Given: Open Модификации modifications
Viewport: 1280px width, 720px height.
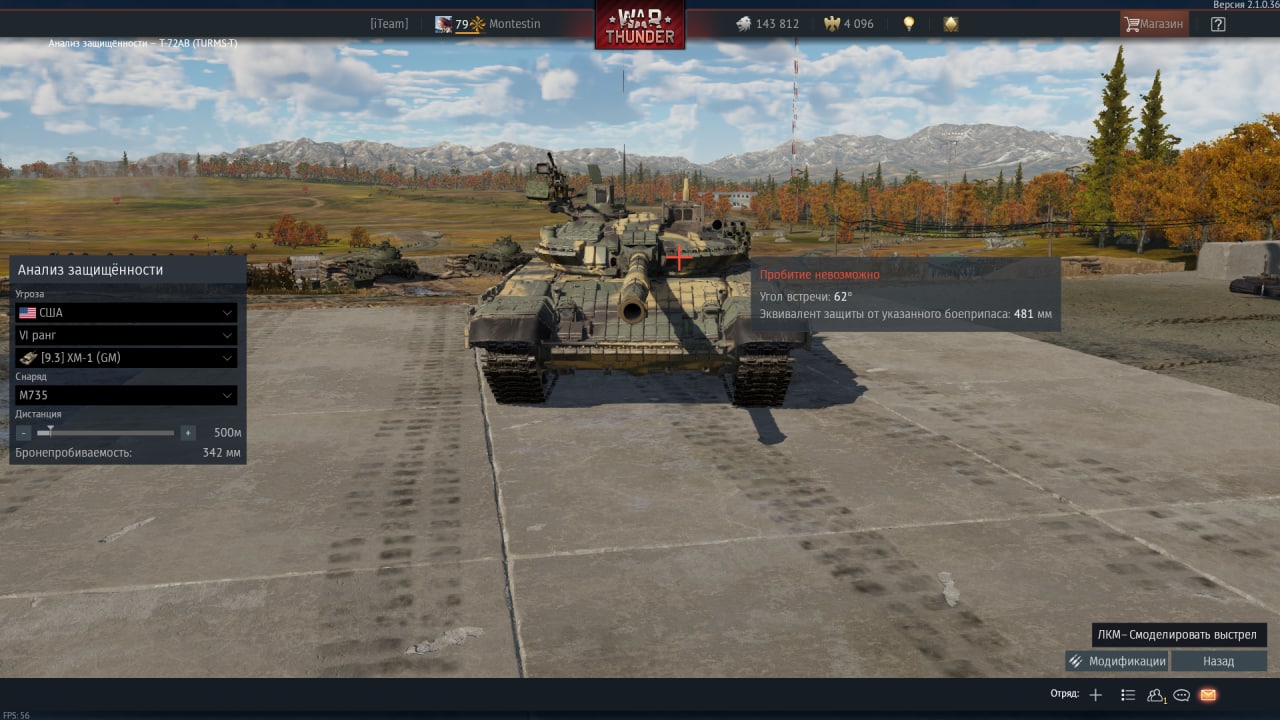Looking at the screenshot, I should point(1116,661).
